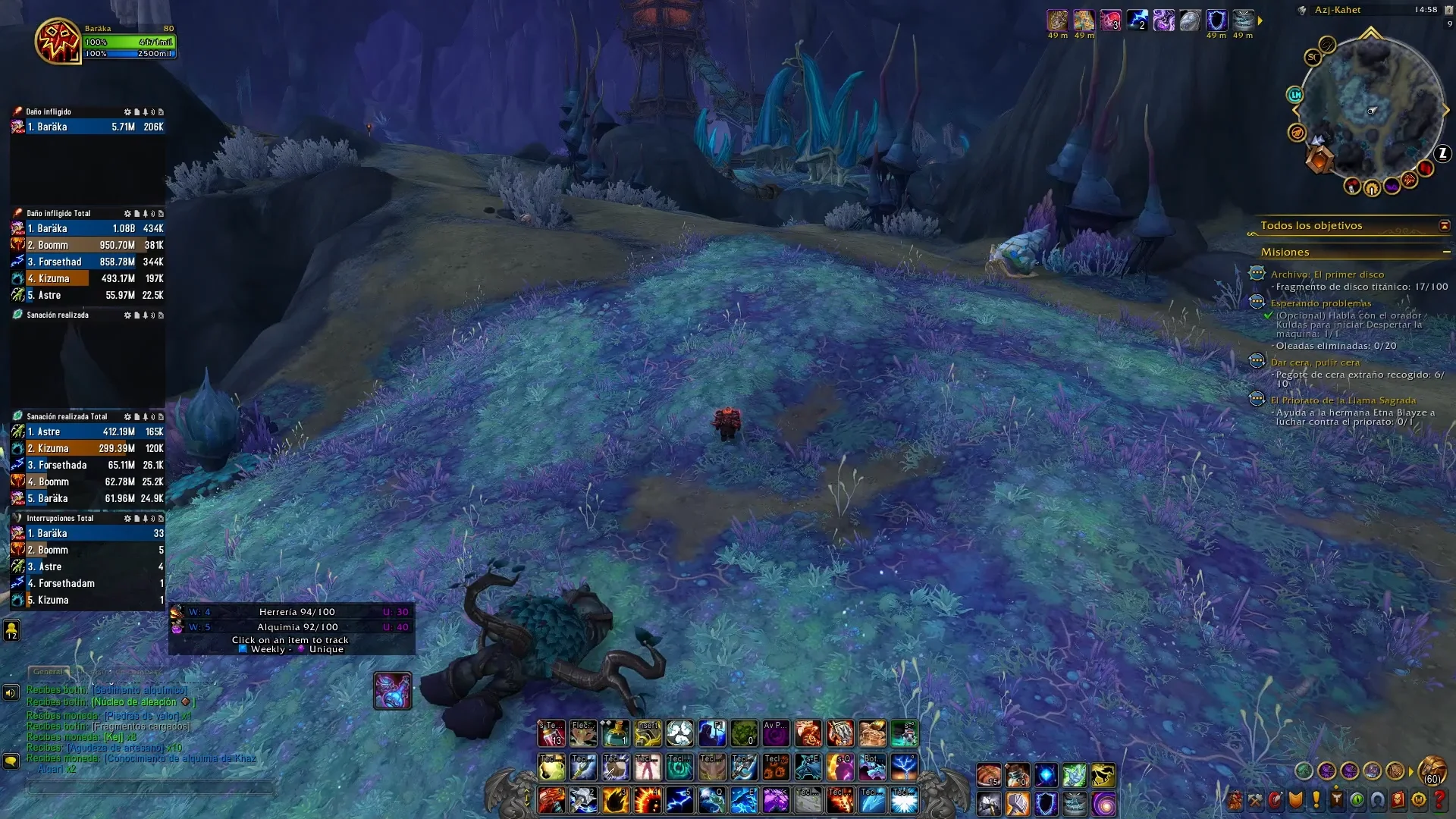Cast the lightning bolt ability bound to 5
Screen dimensions: 1456x819
pyautogui.click(x=679, y=801)
